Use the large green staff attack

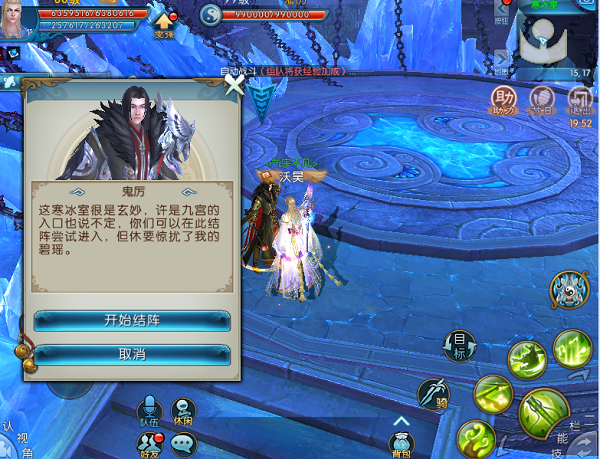point(544,411)
